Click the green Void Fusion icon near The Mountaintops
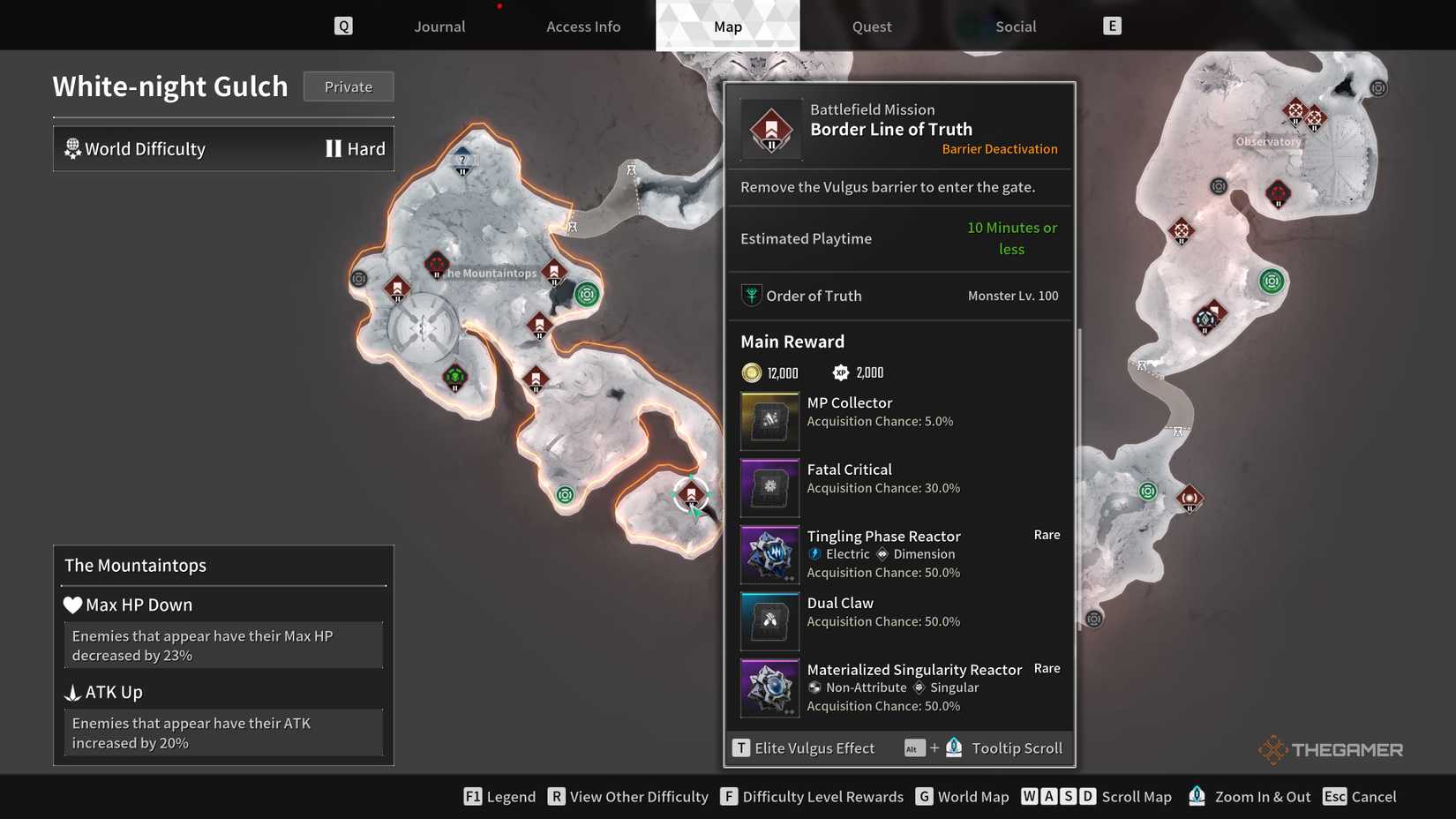The image size is (1456, 819). click(588, 294)
